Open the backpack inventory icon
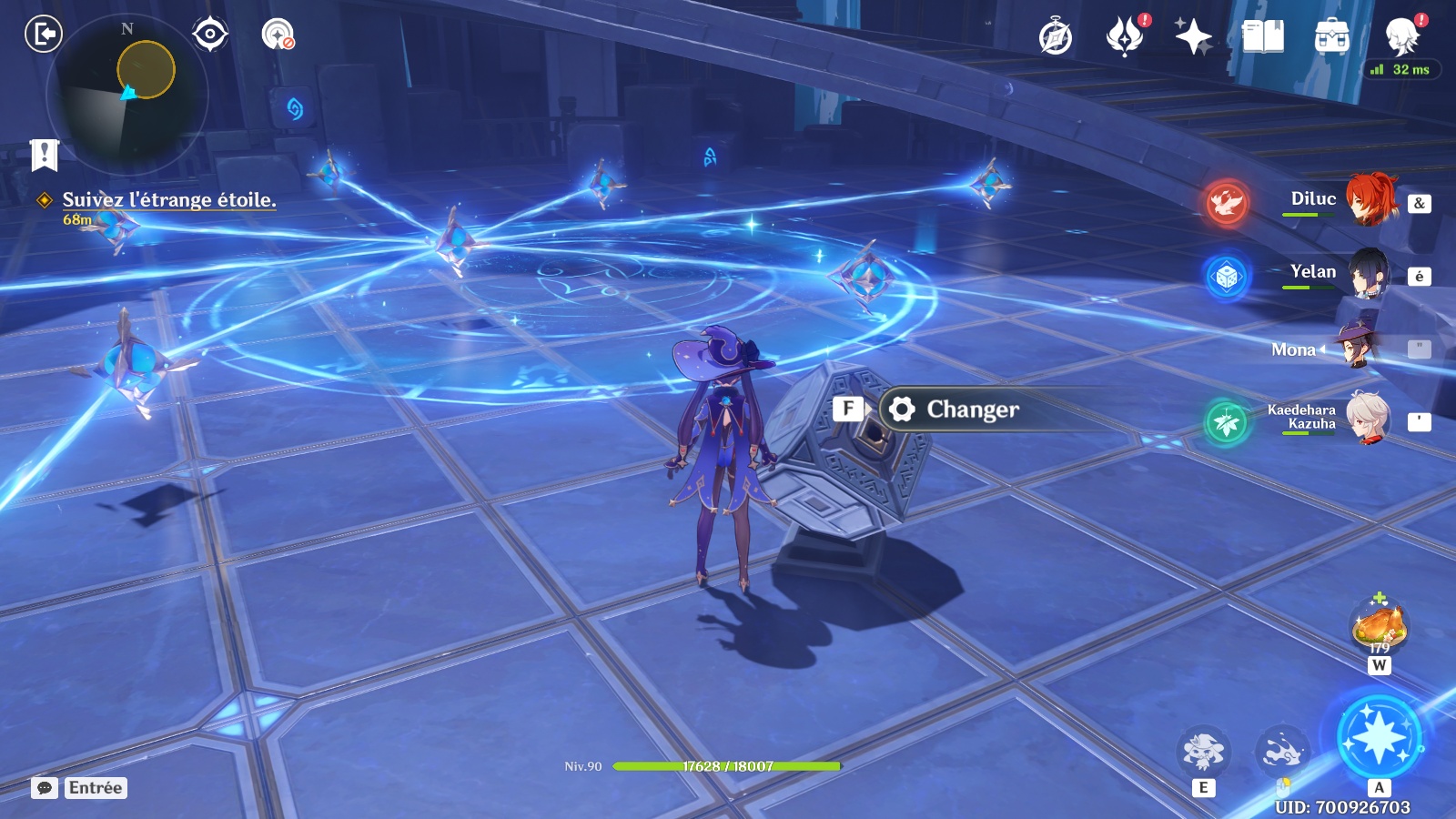The width and height of the screenshot is (1456, 819). point(1331,37)
